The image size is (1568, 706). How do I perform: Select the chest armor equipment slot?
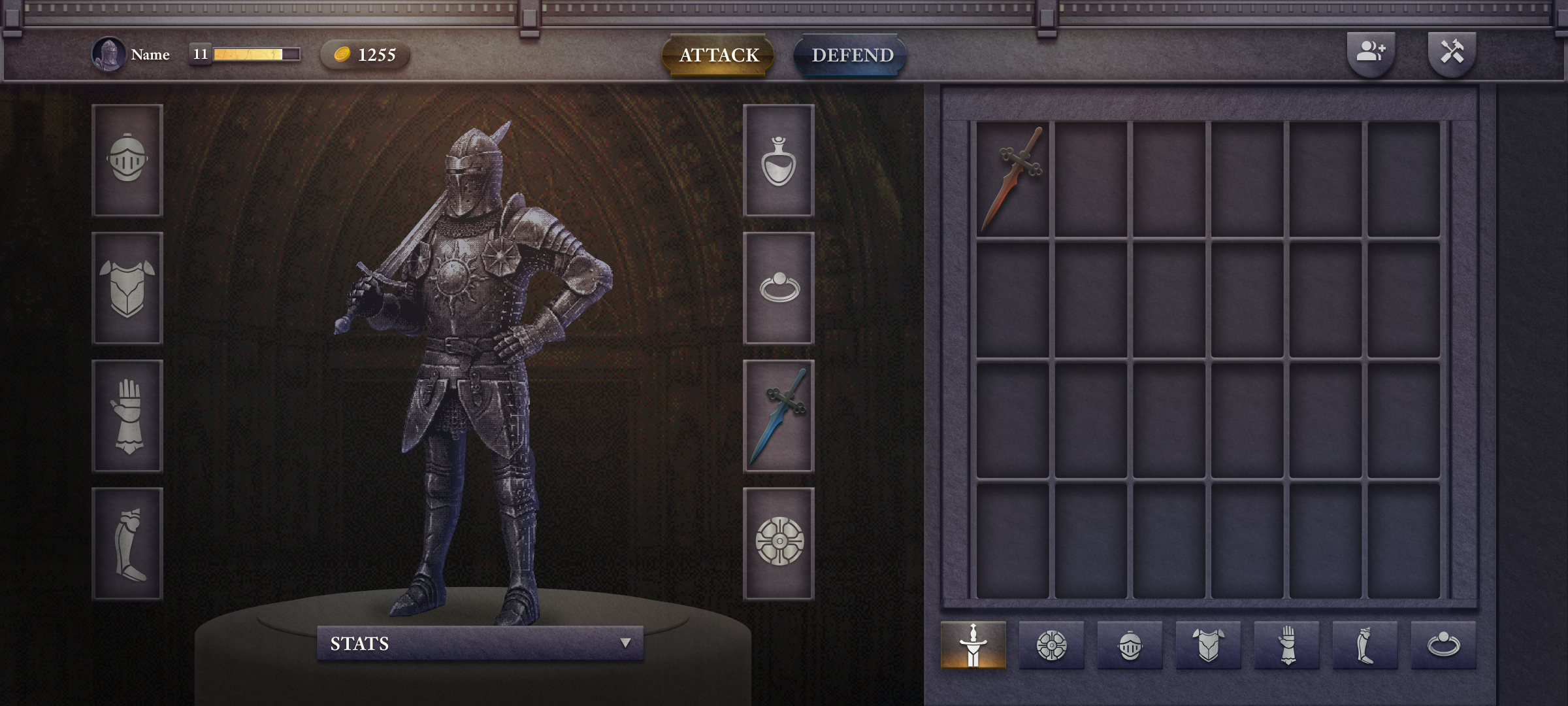[127, 288]
